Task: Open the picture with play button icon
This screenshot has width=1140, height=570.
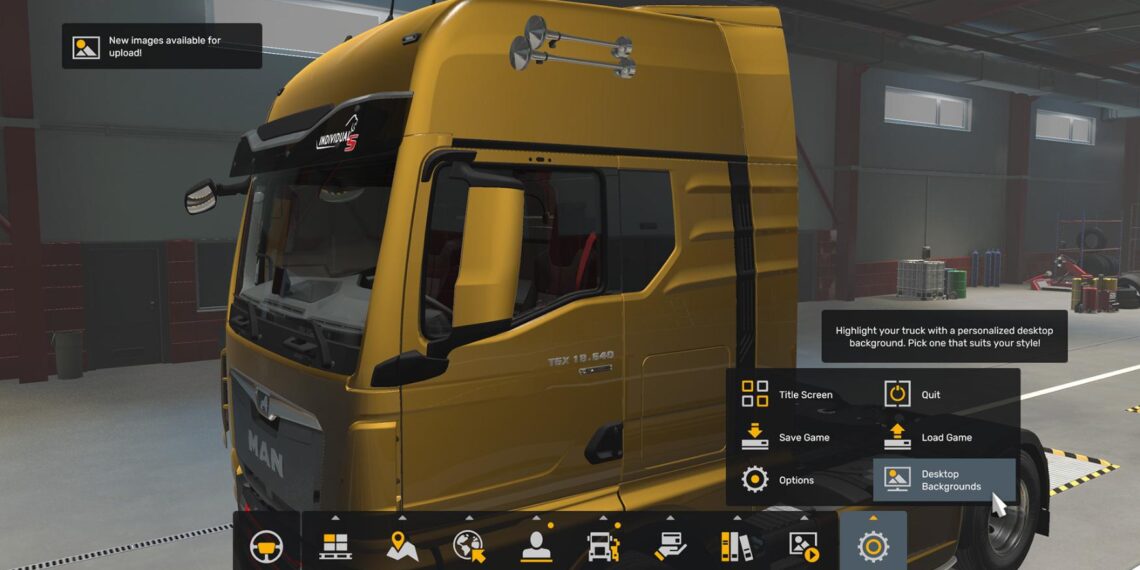Action: 804,545
